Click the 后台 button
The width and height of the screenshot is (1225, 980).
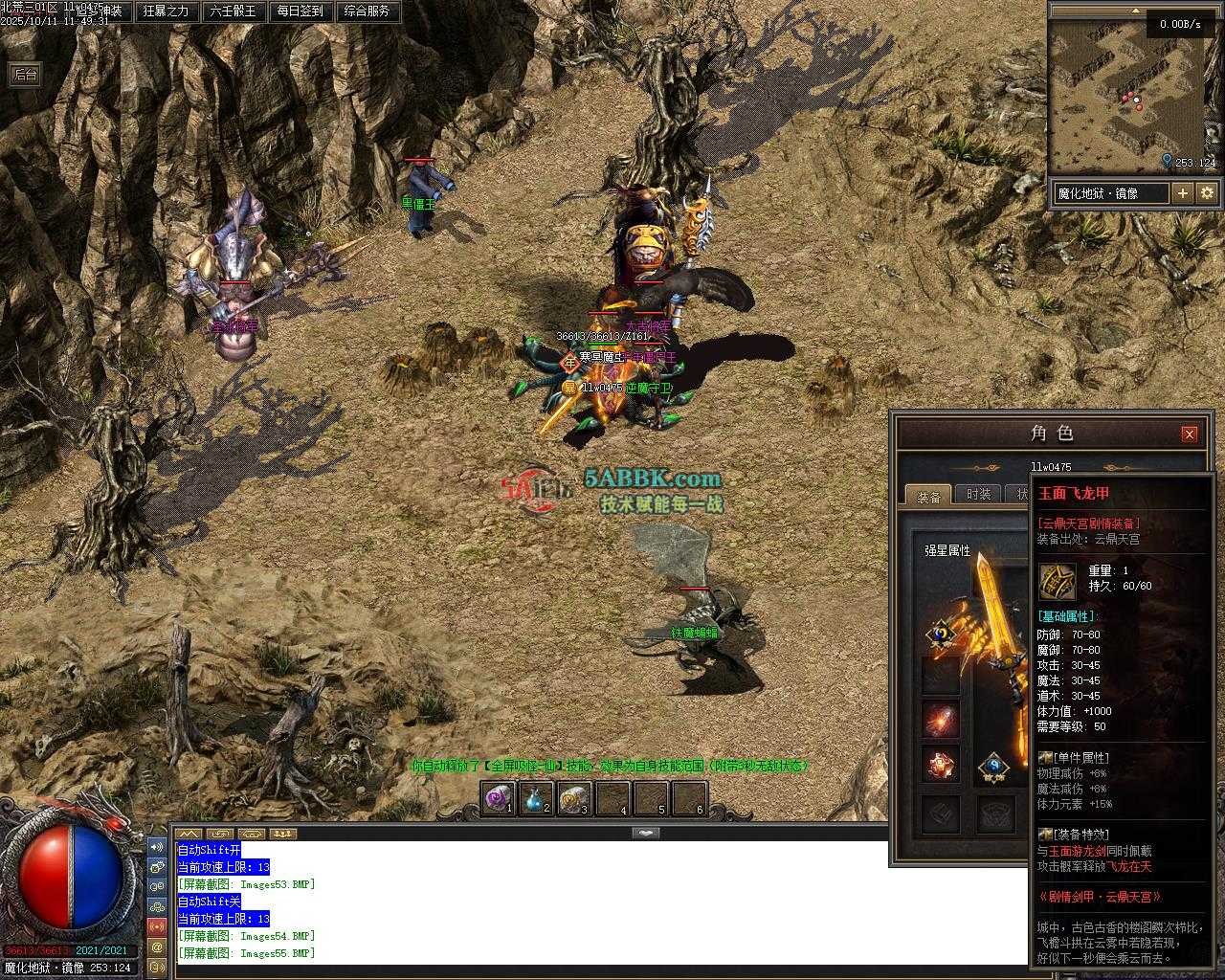[25, 75]
